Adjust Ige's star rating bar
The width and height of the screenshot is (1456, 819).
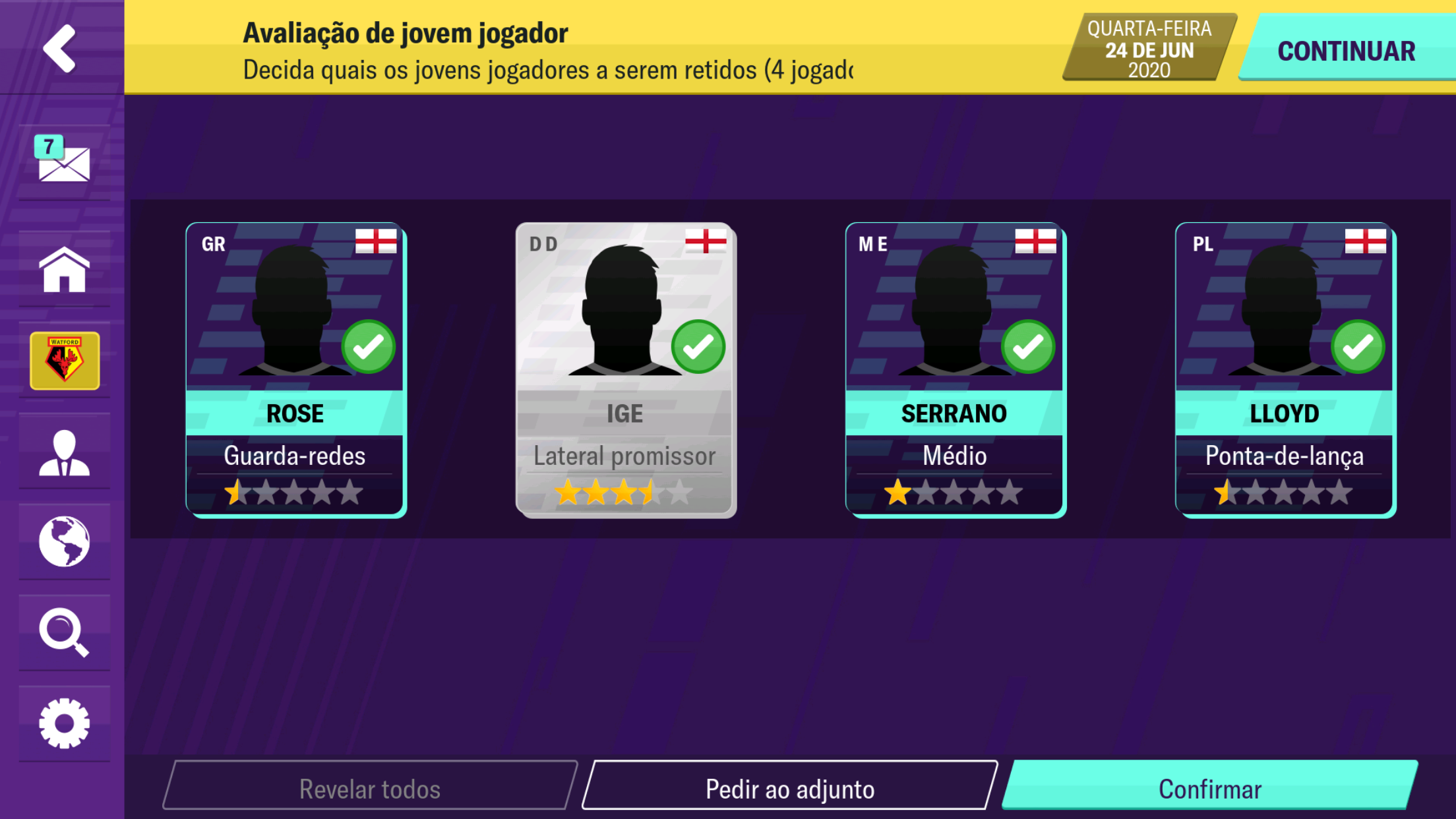pyautogui.click(x=625, y=491)
